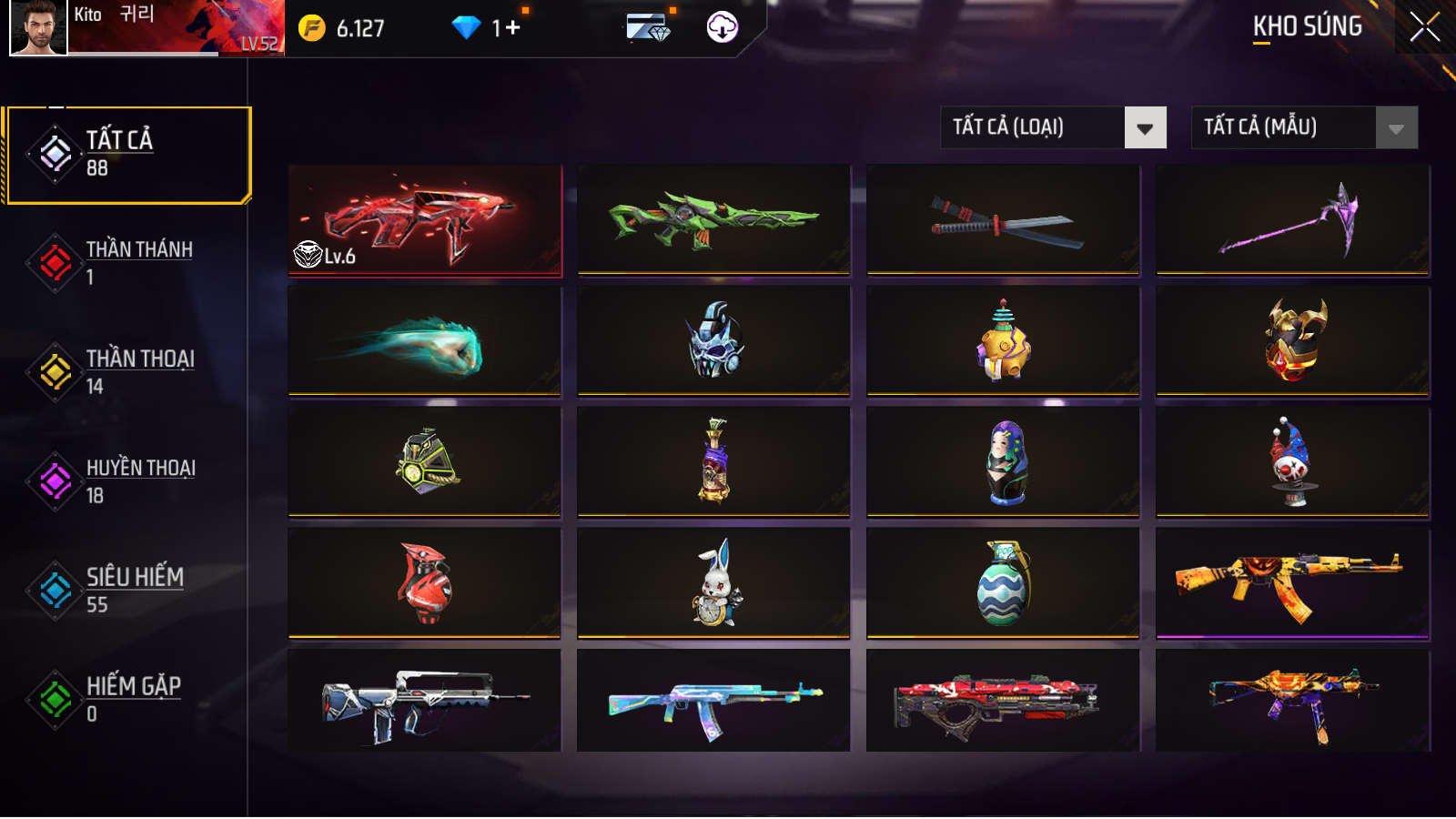
Task: Pick the orange flame AK rifle skin
Action: pyautogui.click(x=1292, y=583)
